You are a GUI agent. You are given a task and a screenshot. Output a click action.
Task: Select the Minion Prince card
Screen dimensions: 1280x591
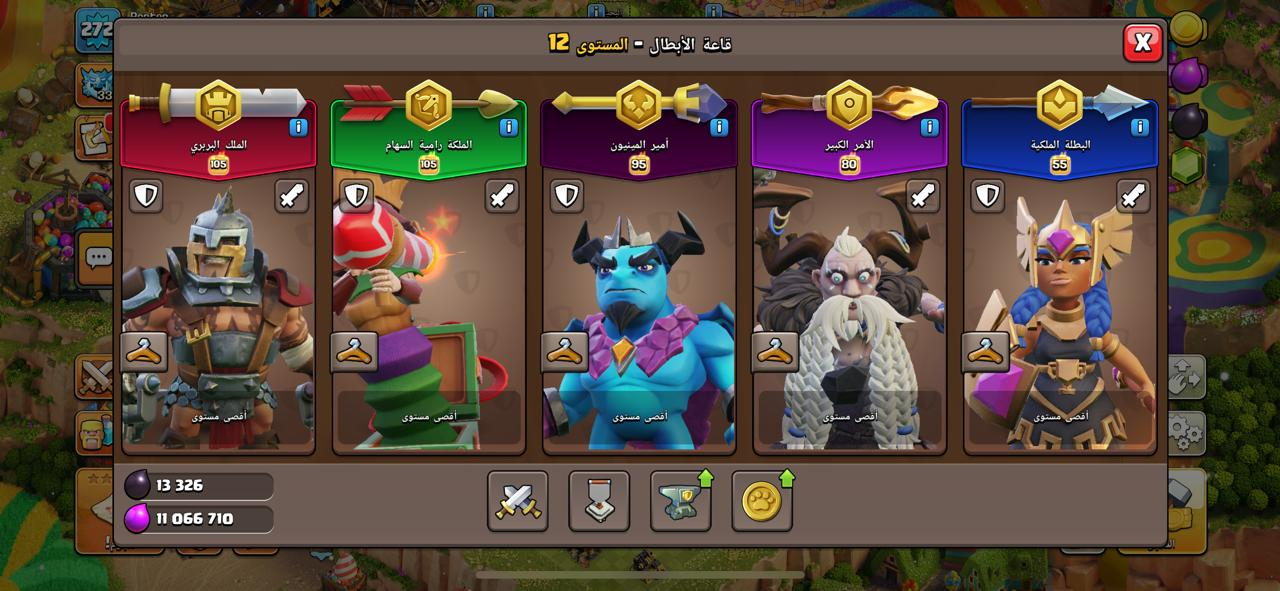pyautogui.click(x=639, y=310)
